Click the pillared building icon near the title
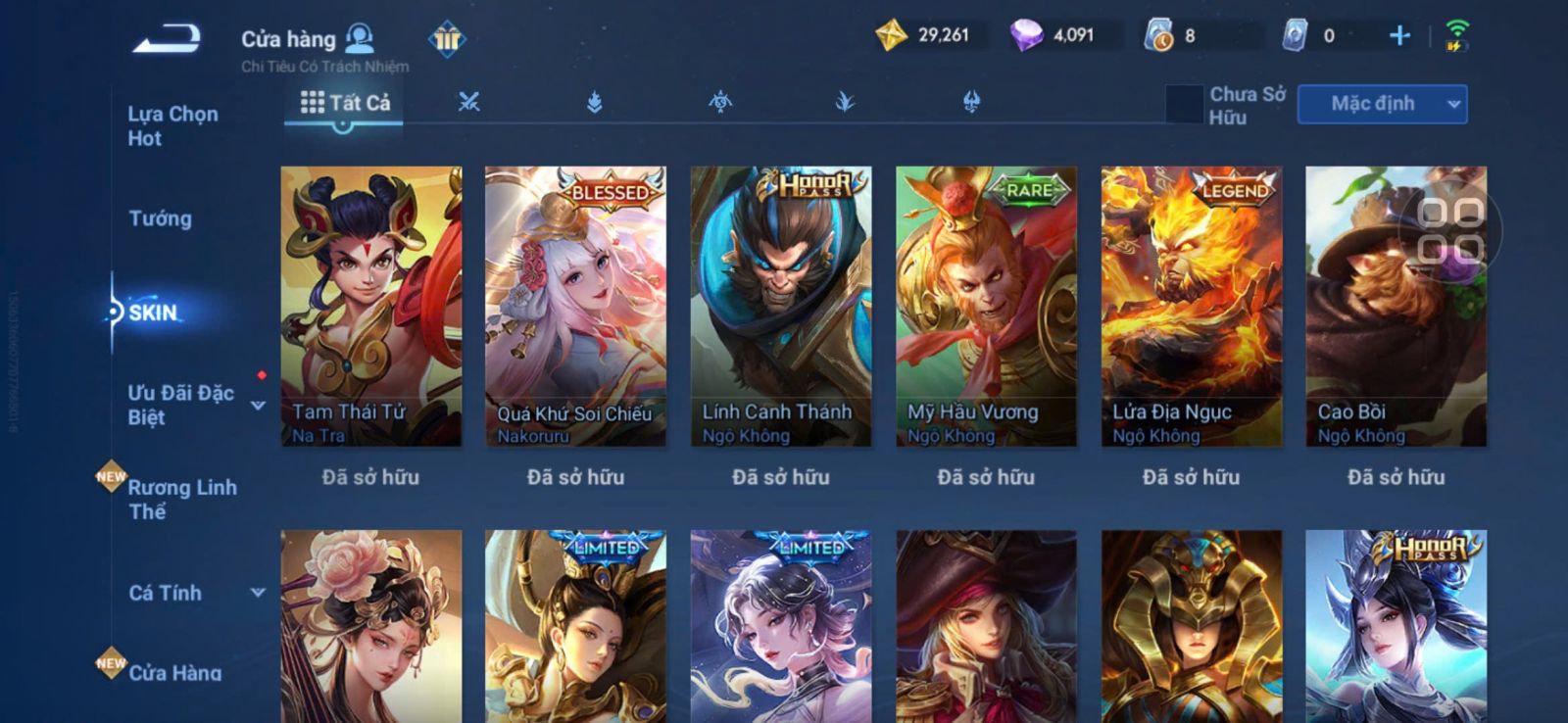The width and height of the screenshot is (1568, 723). (447, 39)
